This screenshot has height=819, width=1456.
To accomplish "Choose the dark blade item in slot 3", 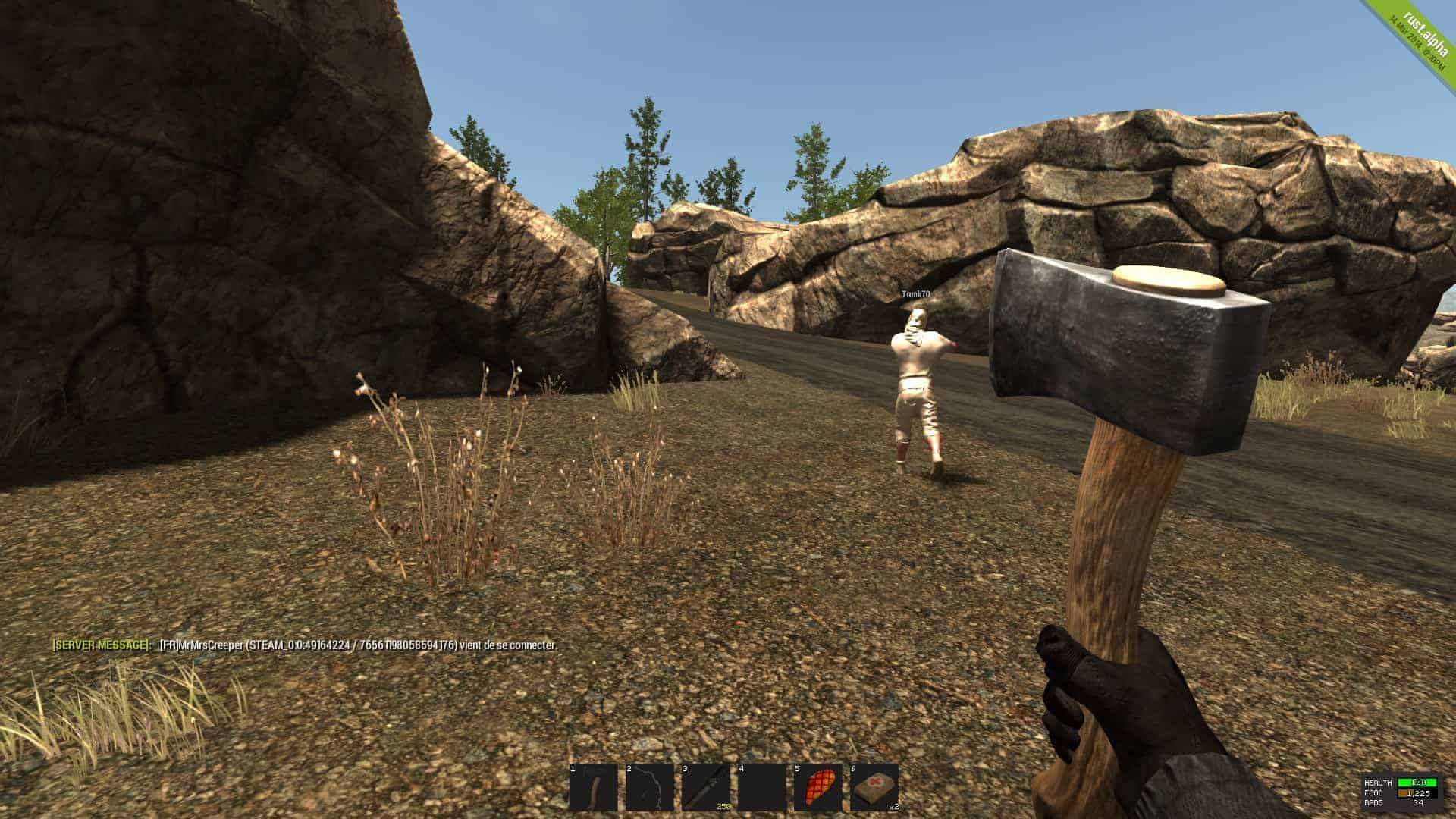I will 705,787.
